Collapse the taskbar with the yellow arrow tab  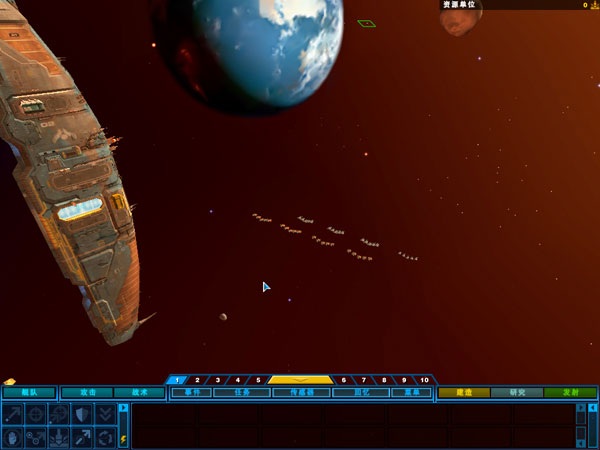click(x=301, y=380)
